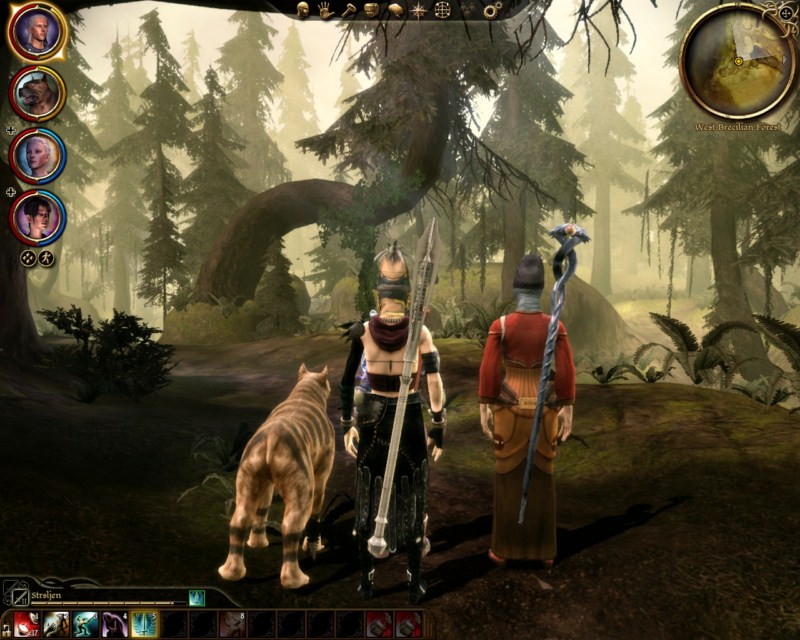Viewport: 800px width, 640px height.
Task: Select the dark-haired companion portrait
Action: (37, 216)
